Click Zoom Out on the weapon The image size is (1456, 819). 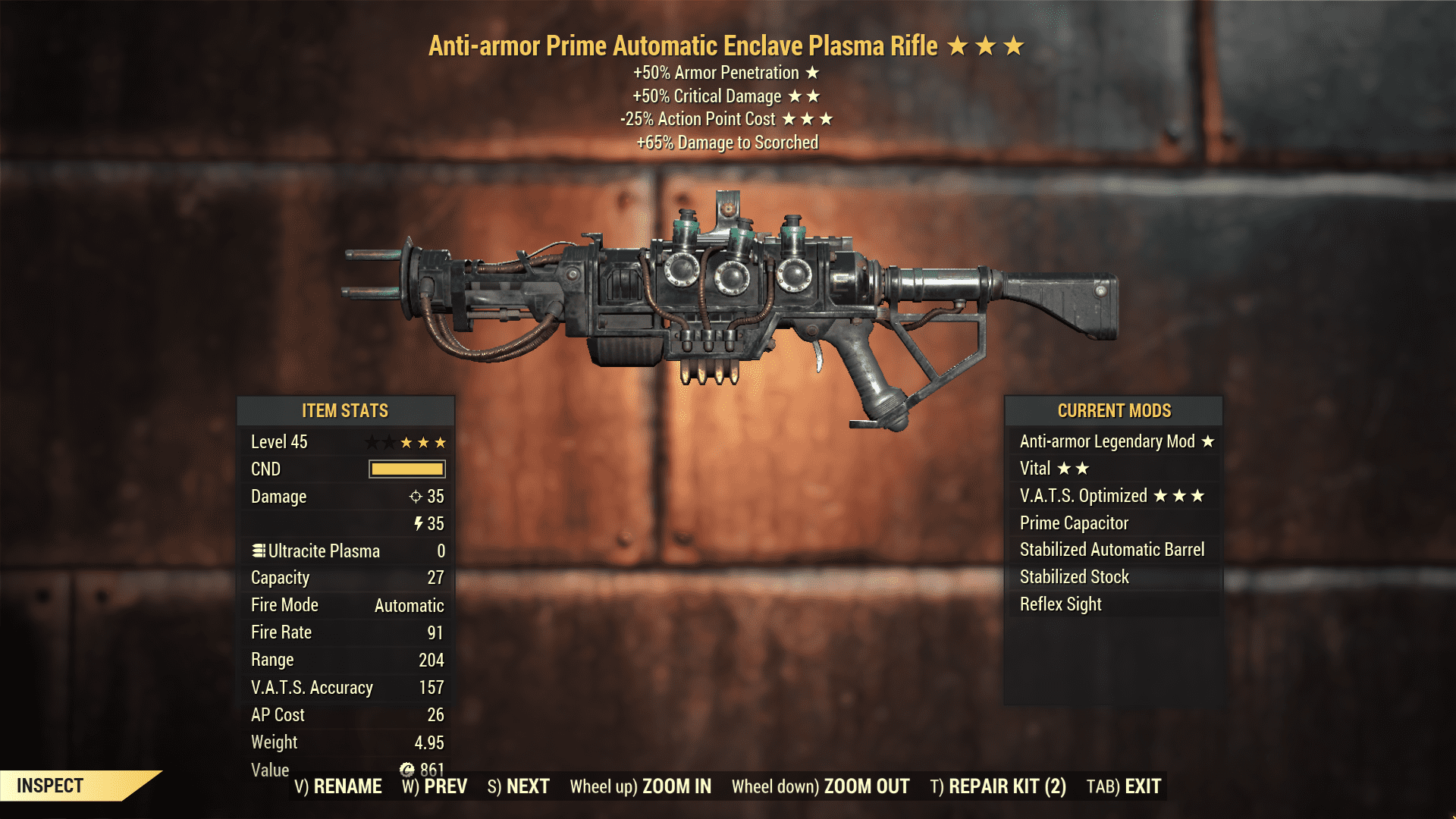(x=821, y=786)
